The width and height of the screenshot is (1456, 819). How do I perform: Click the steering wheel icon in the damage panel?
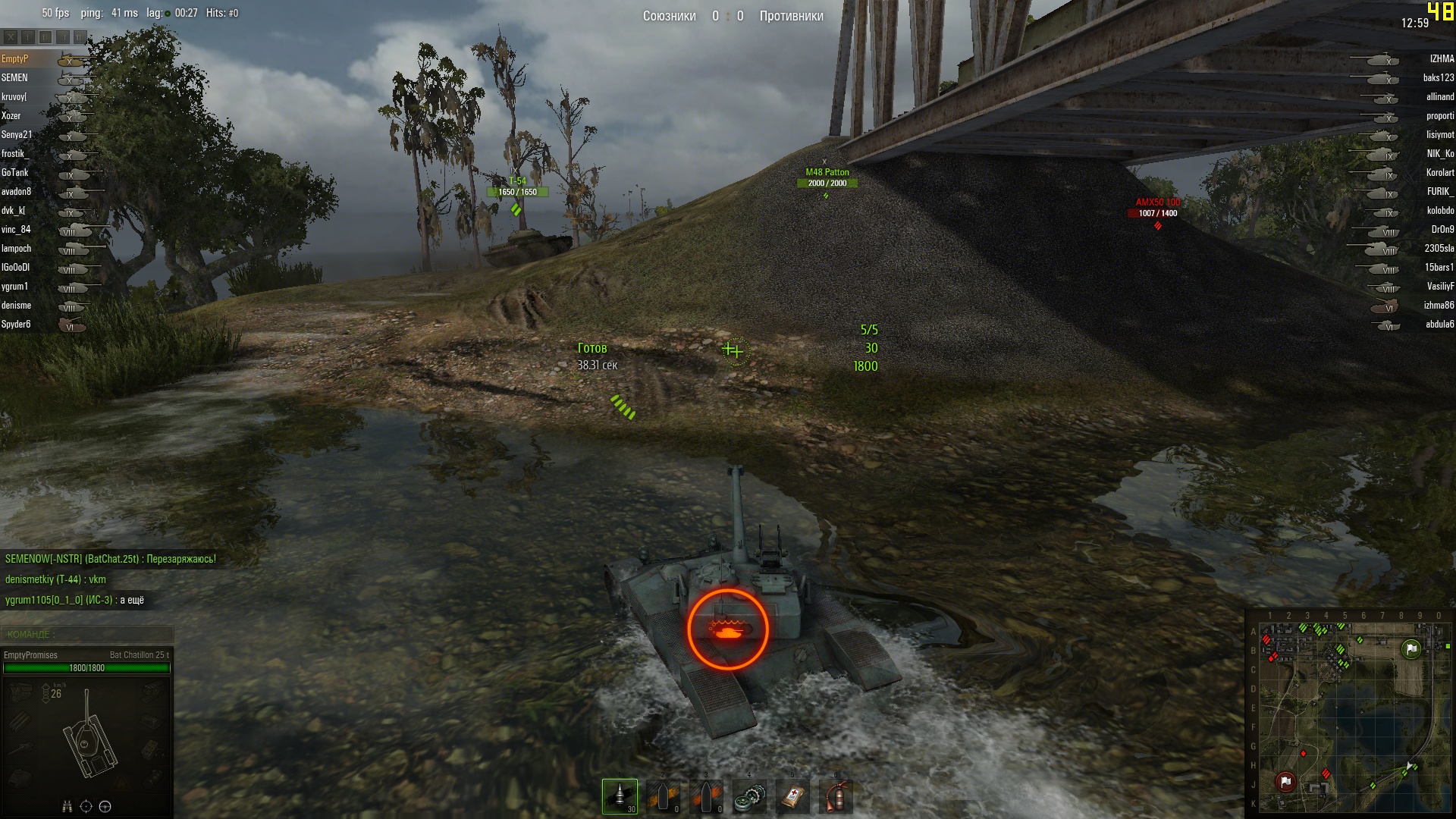105,806
